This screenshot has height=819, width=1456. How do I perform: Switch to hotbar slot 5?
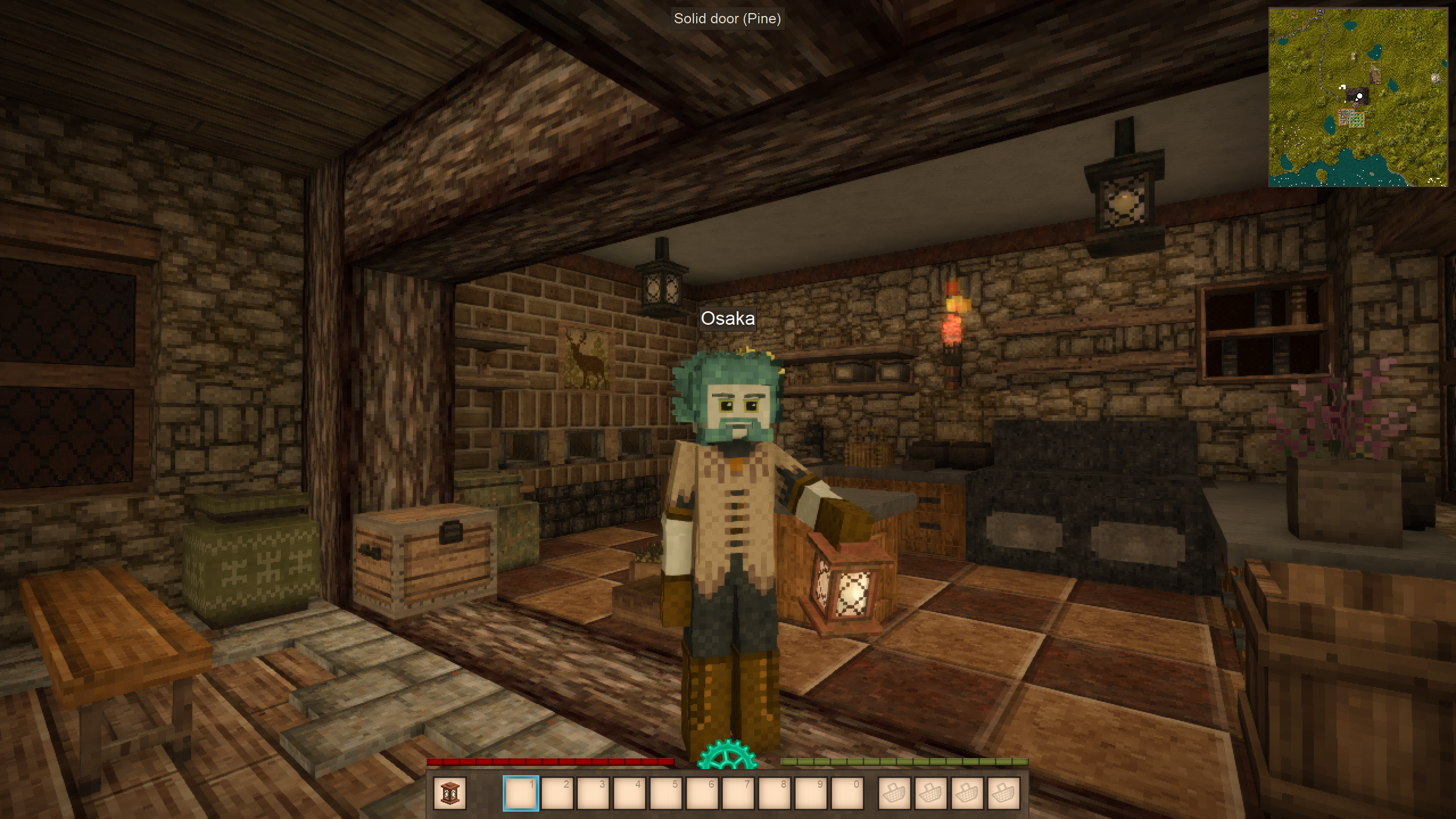(x=665, y=793)
